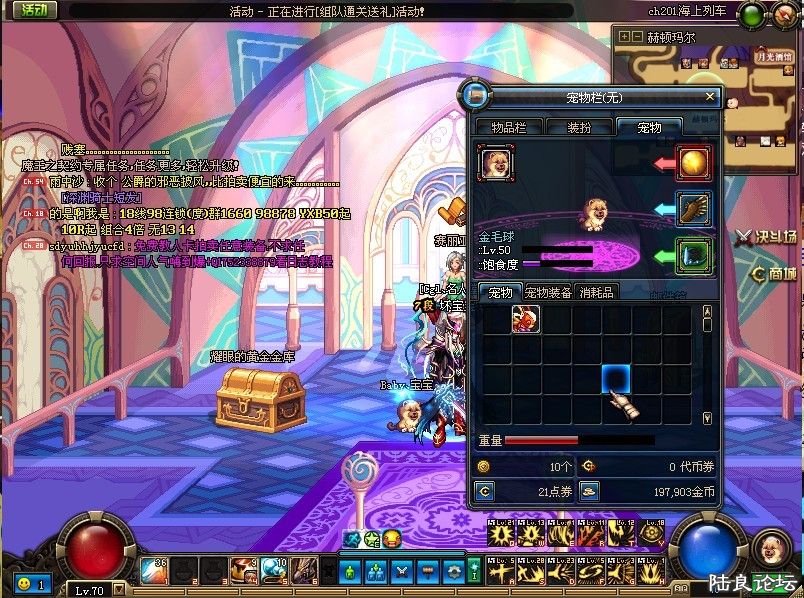Select the 宠物装备 pet equipment sub-tab
The height and width of the screenshot is (598, 804).
coord(548,292)
